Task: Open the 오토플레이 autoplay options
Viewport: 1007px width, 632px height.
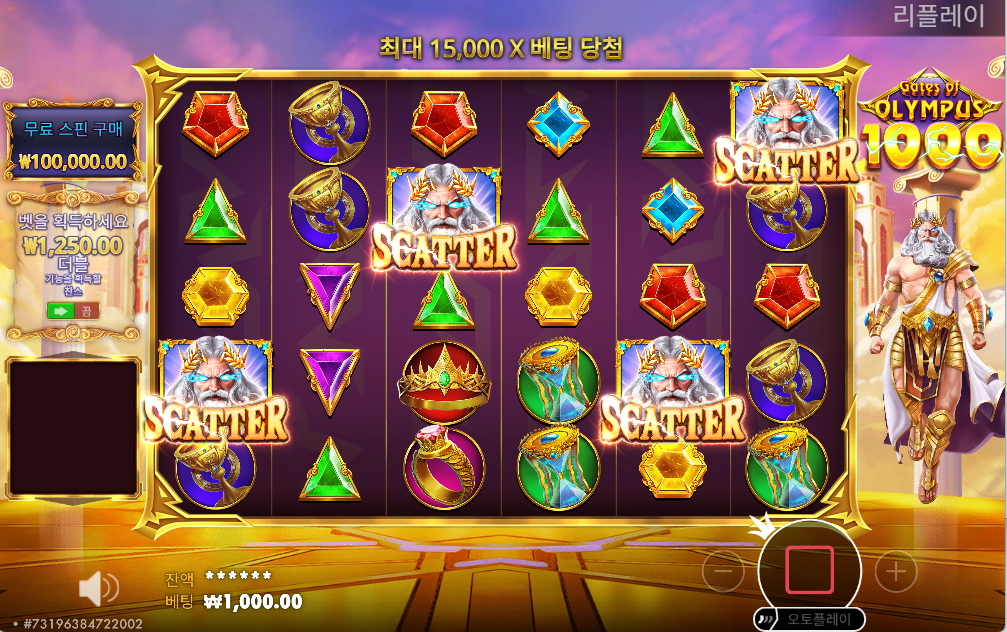Action: tap(809, 618)
